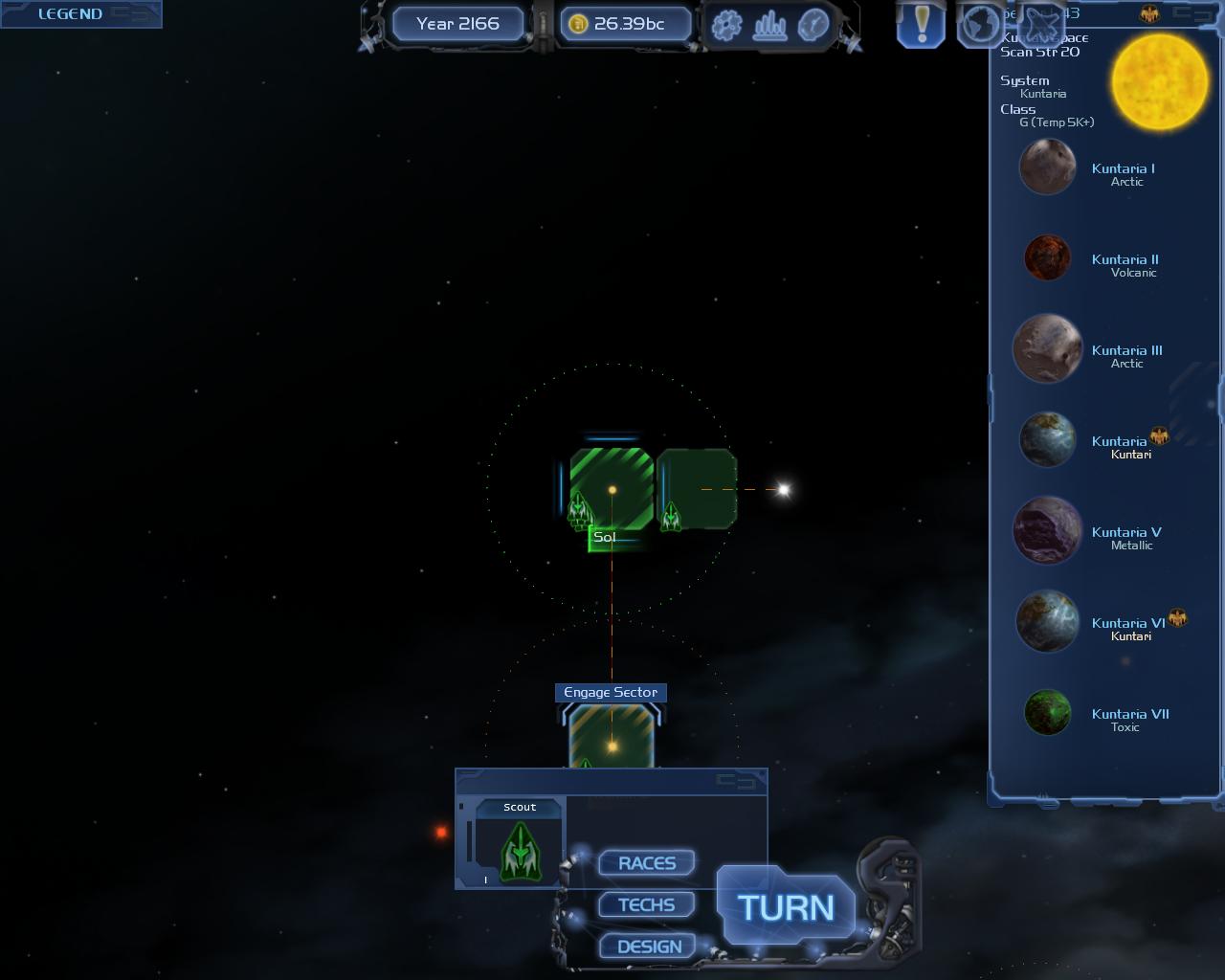Image resolution: width=1225 pixels, height=980 pixels.
Task: Open the TECHS screen
Action: [647, 904]
